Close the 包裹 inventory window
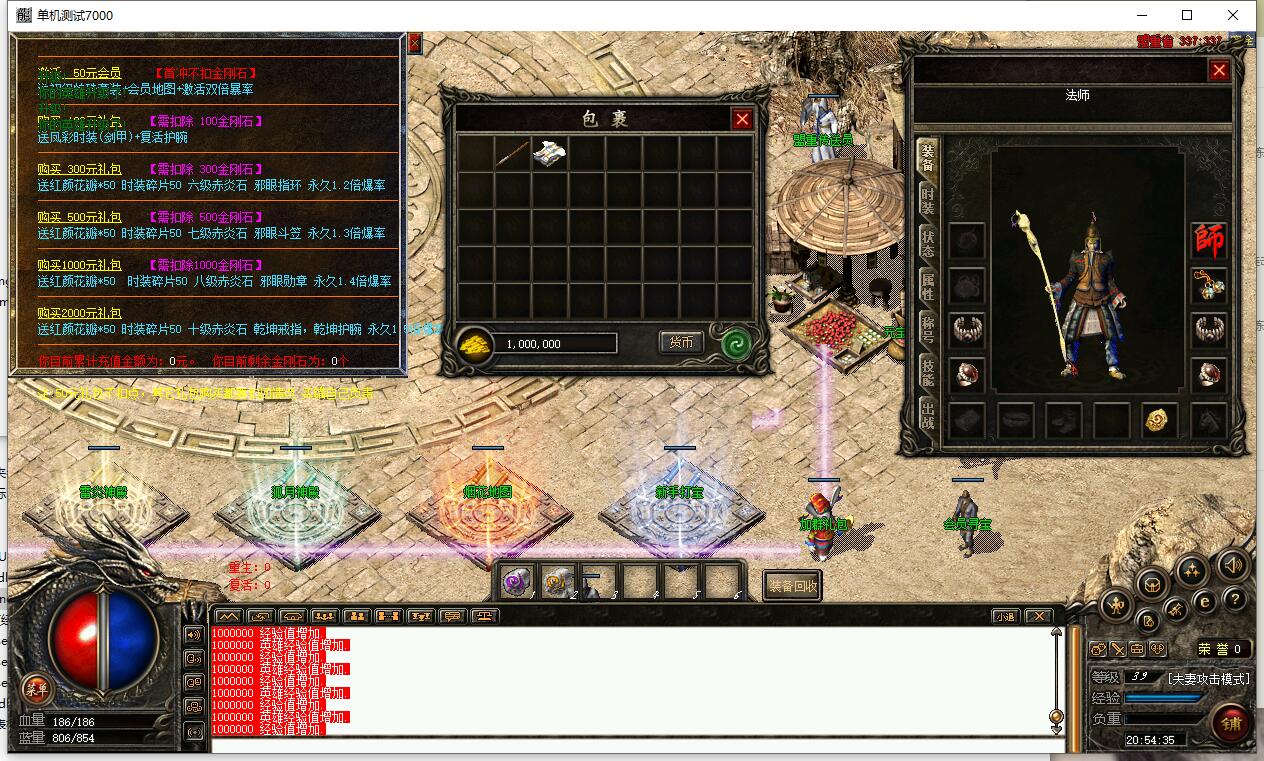 [x=742, y=120]
